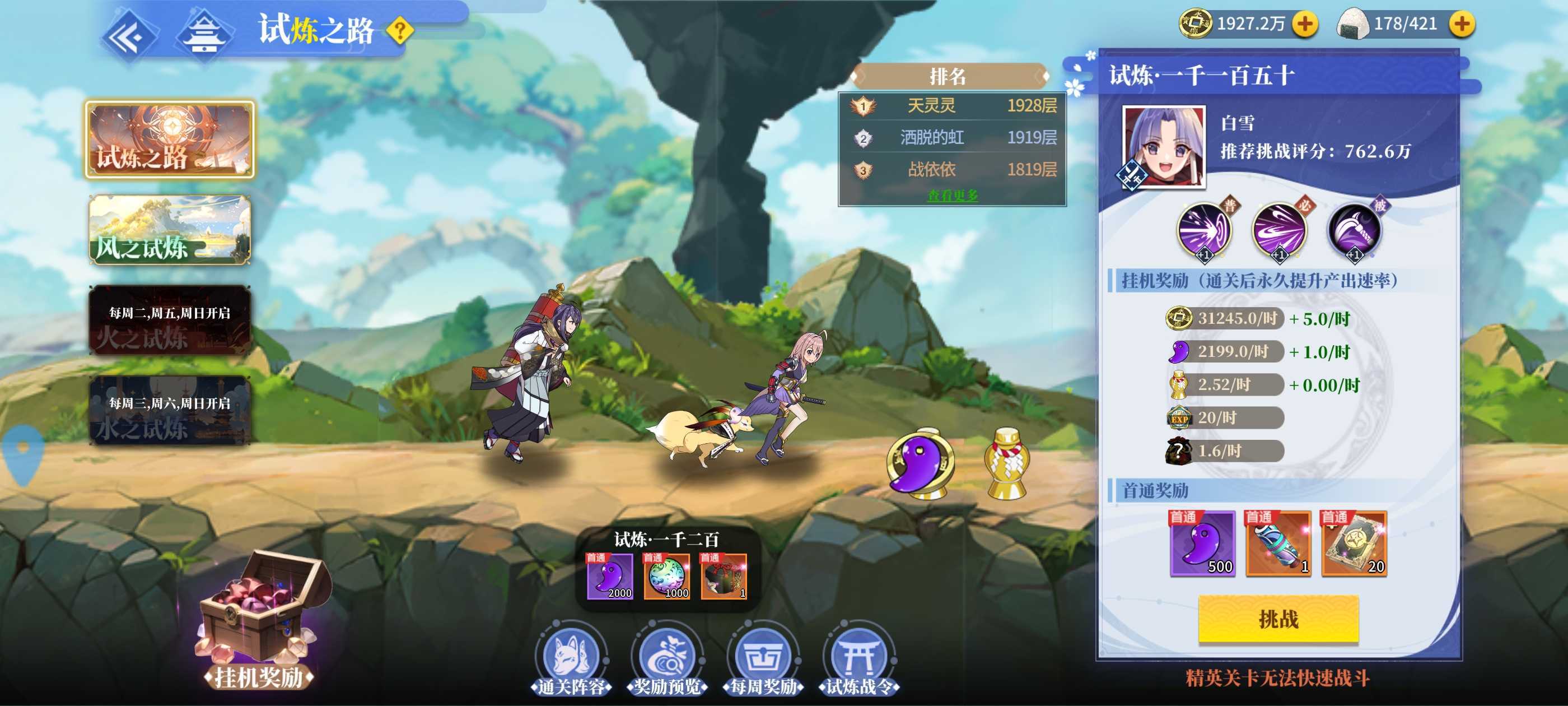
Task: Open the home pagoda icon
Action: pos(204,36)
